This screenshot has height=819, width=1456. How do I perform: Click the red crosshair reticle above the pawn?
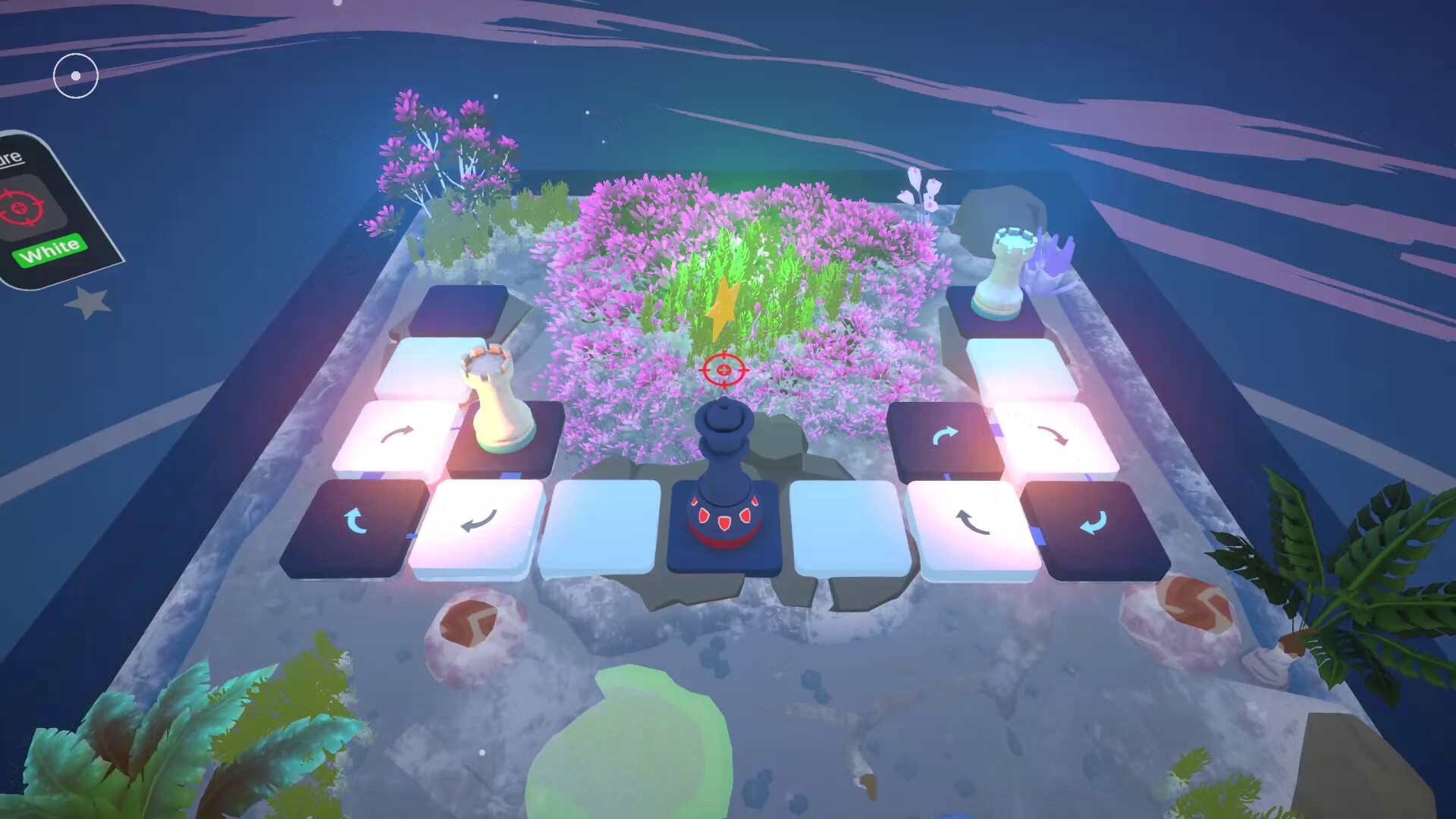[x=723, y=369]
